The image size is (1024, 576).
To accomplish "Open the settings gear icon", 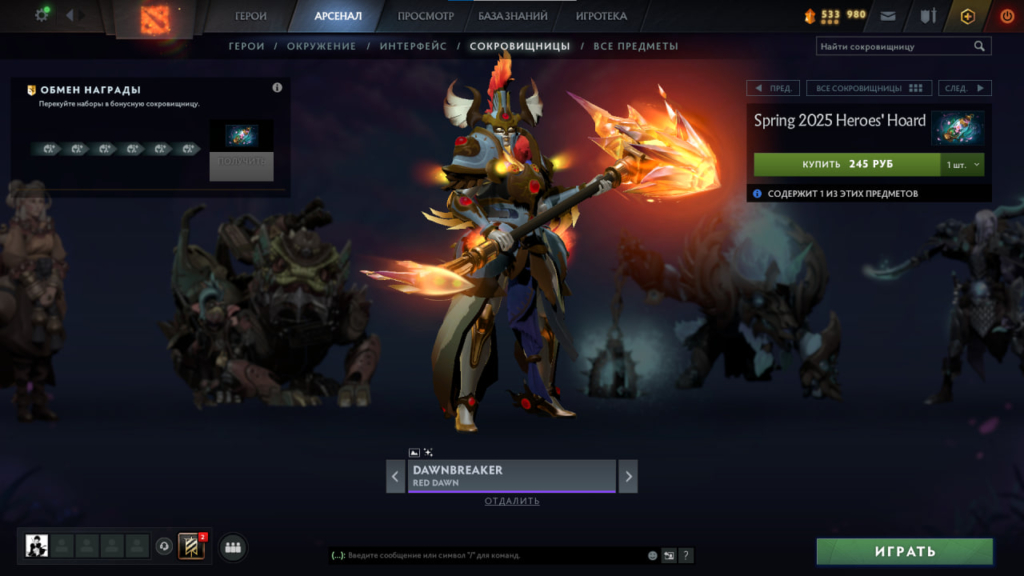I will coord(42,15).
